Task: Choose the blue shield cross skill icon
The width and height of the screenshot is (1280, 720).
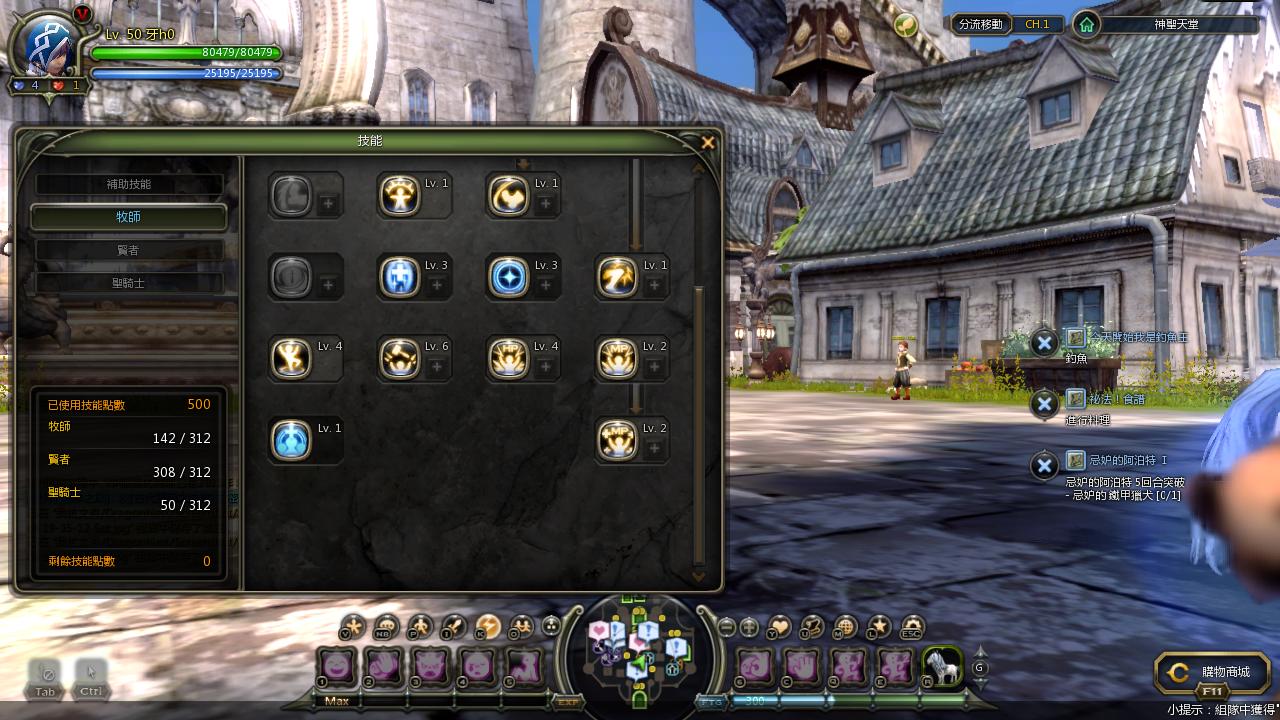Action: tap(400, 277)
